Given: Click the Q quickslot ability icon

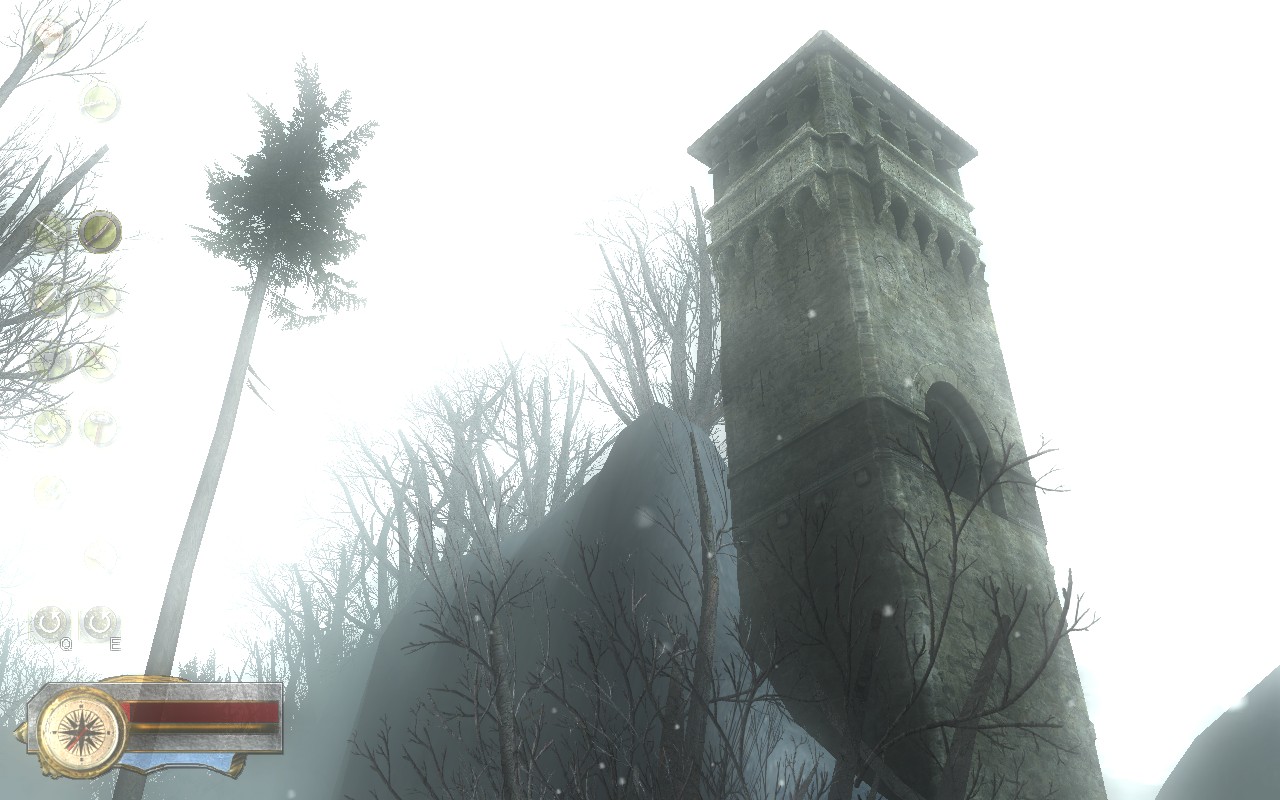Looking at the screenshot, I should [51, 624].
